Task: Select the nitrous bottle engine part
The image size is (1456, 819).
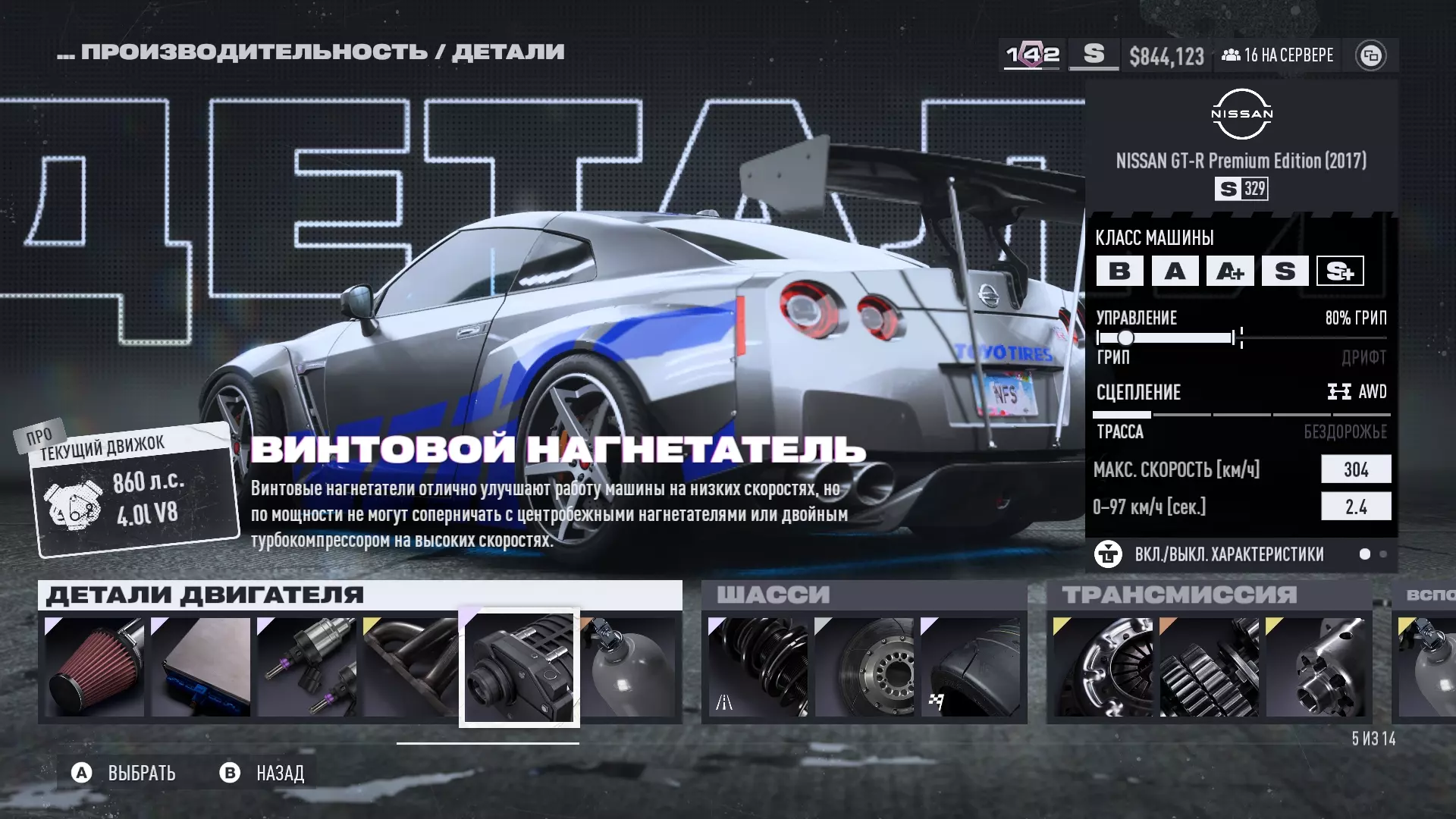Action: (x=629, y=667)
